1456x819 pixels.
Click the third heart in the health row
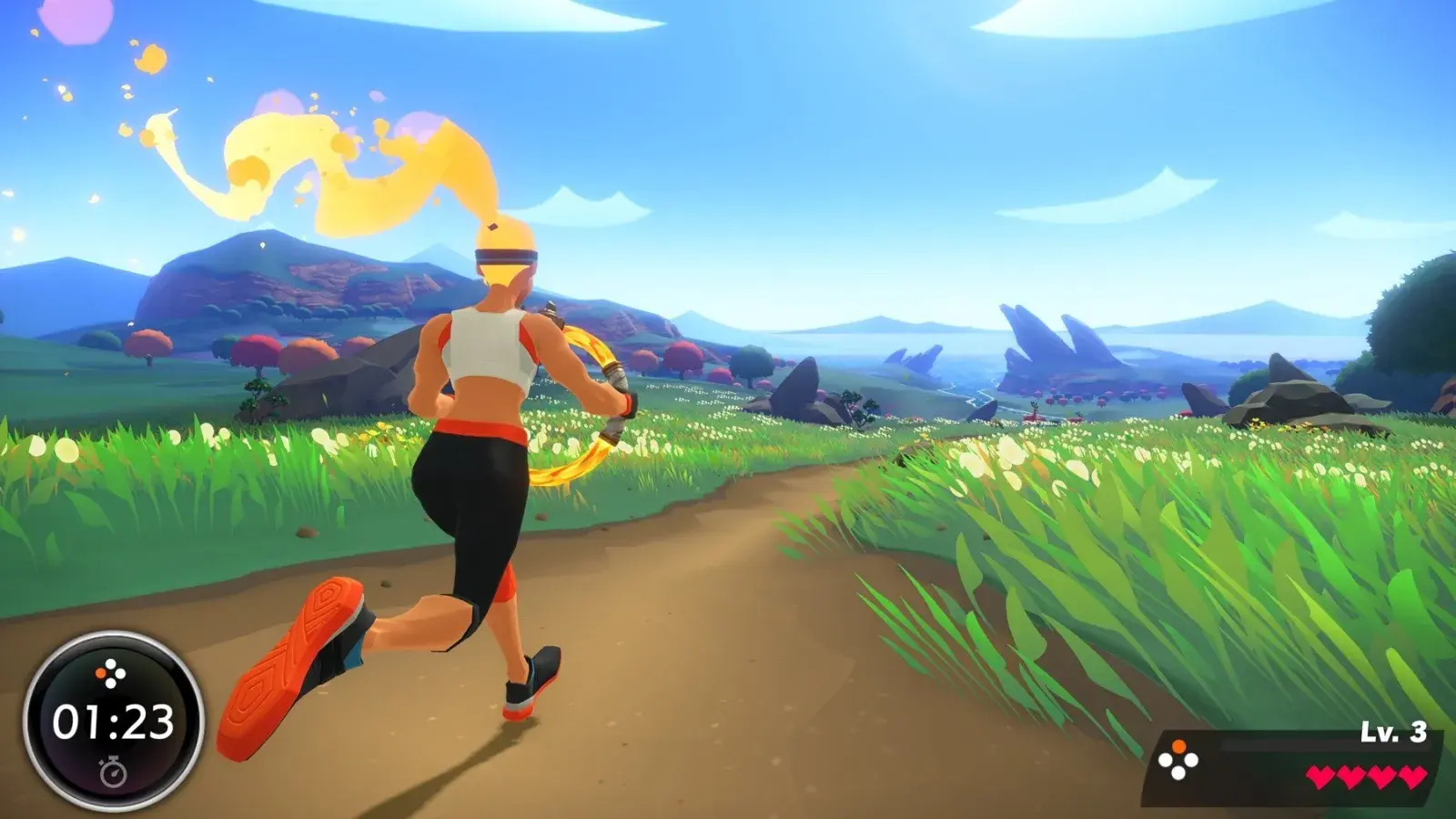coord(1380,775)
